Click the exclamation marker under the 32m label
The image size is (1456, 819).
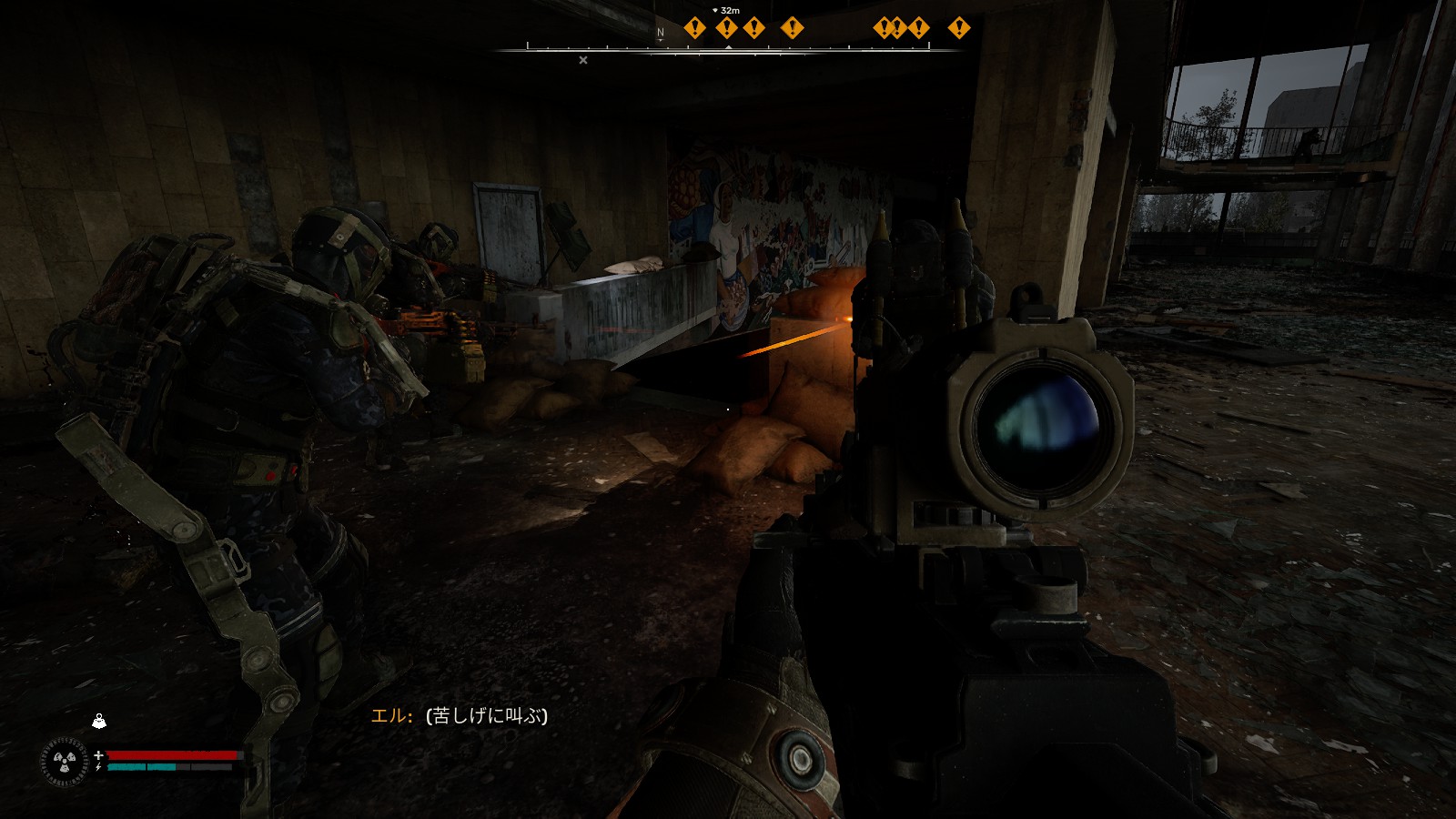pos(726,28)
